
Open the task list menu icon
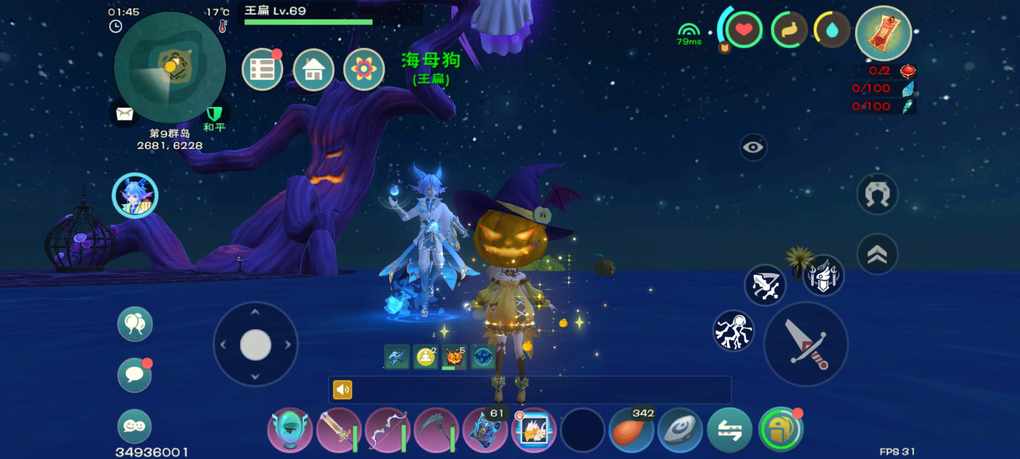[262, 70]
